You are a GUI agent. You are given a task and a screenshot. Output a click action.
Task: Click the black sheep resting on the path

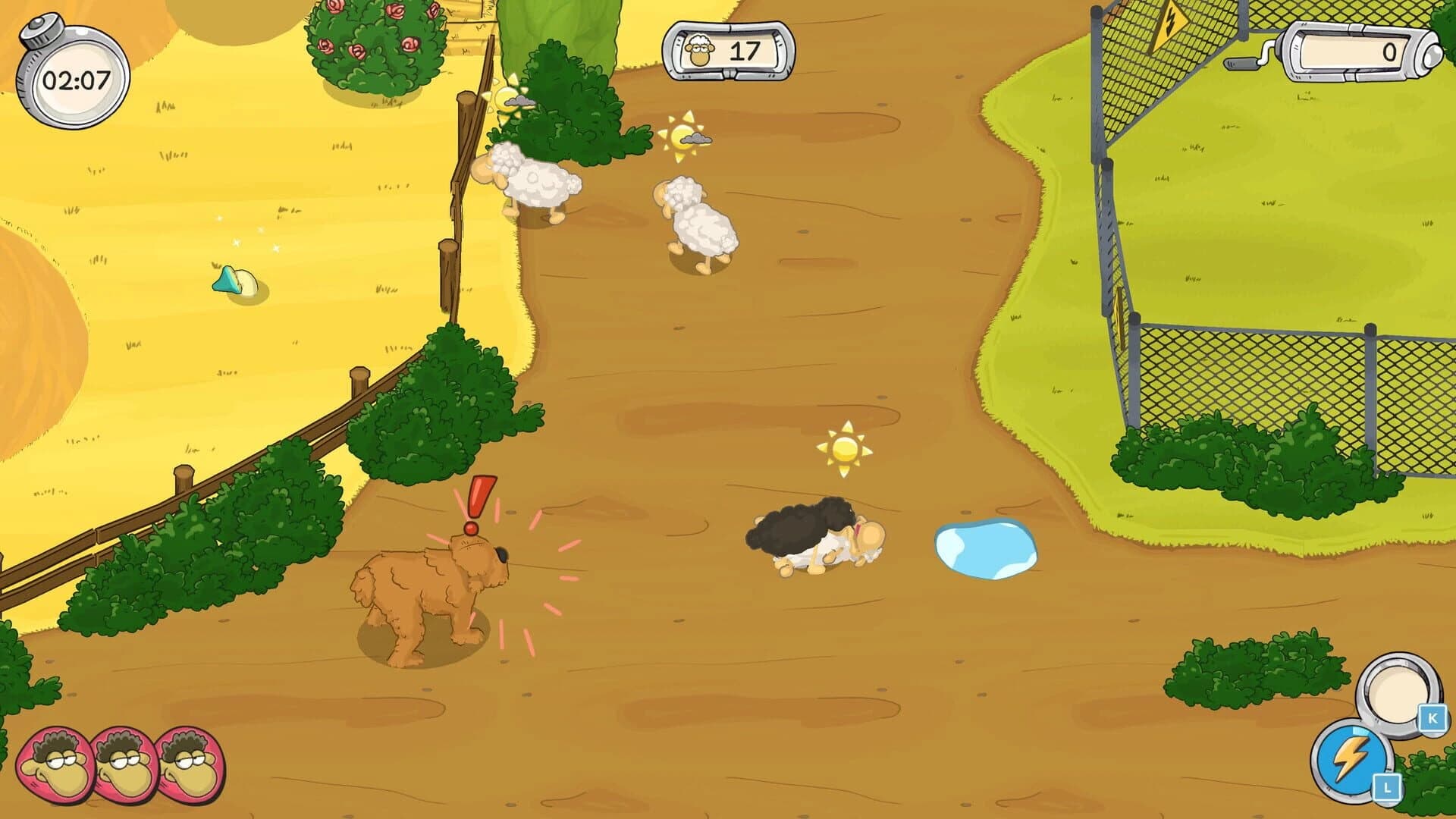[807, 535]
